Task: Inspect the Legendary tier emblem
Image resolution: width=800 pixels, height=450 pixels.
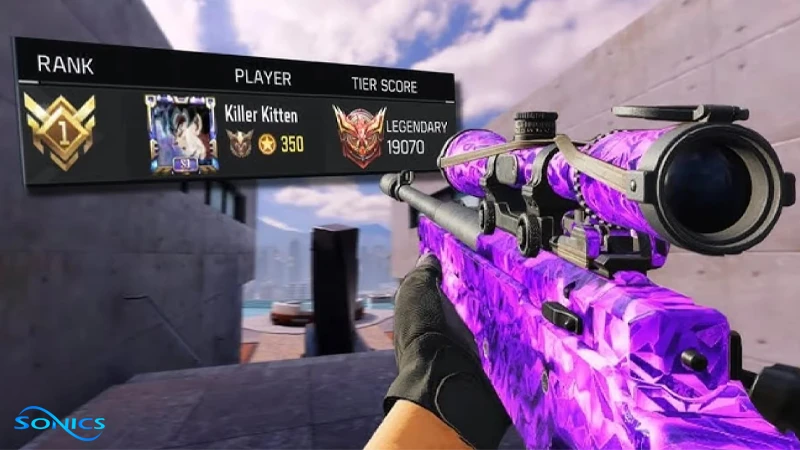Action: pos(358,135)
